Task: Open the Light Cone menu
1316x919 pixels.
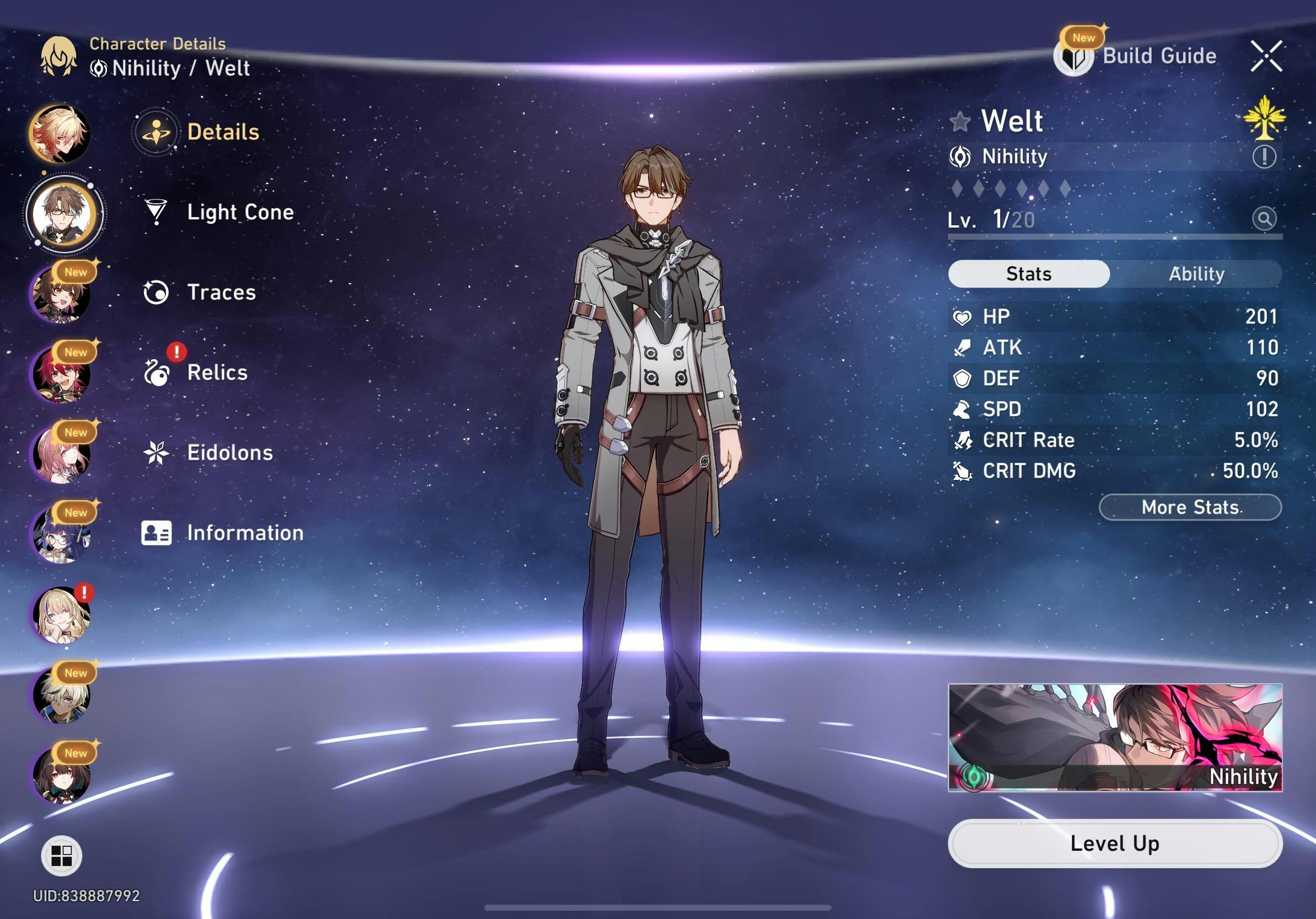Action: (240, 213)
